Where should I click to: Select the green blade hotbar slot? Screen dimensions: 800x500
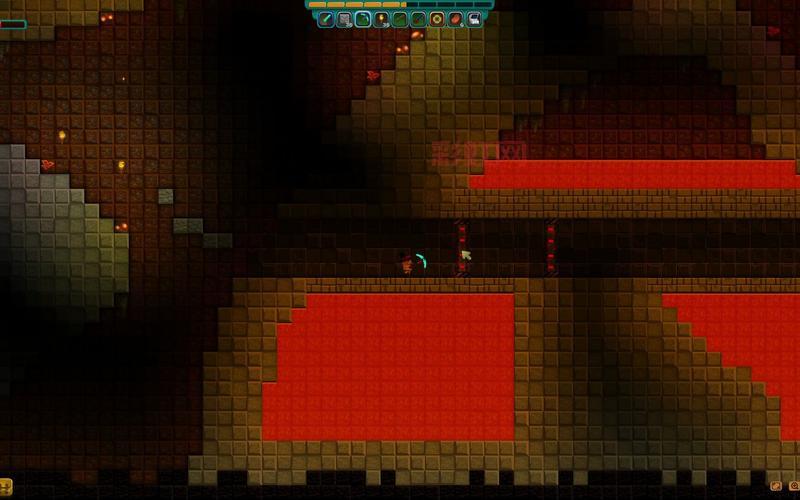327,18
